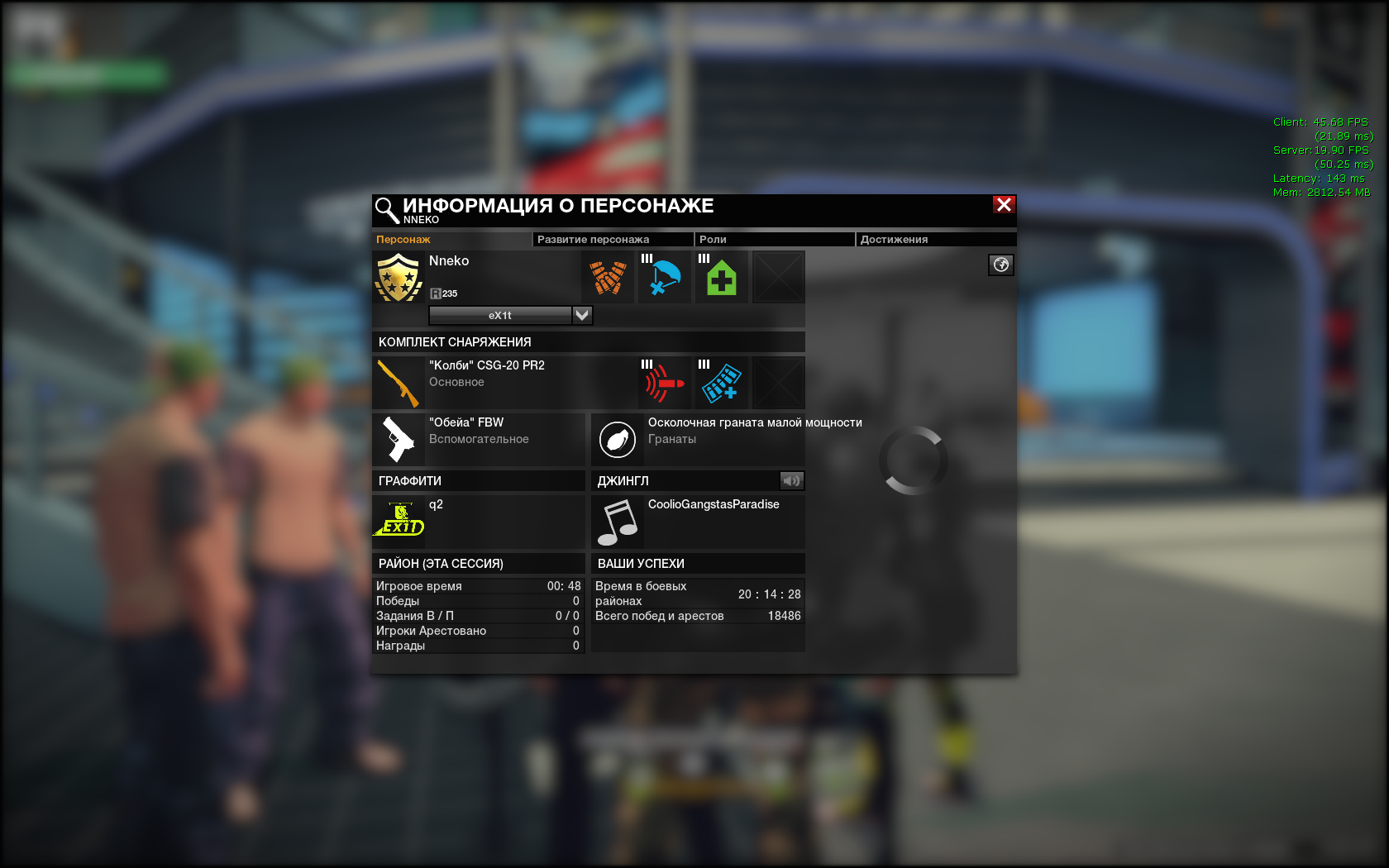
Task: Switch to the Достижения tab
Action: click(894, 240)
